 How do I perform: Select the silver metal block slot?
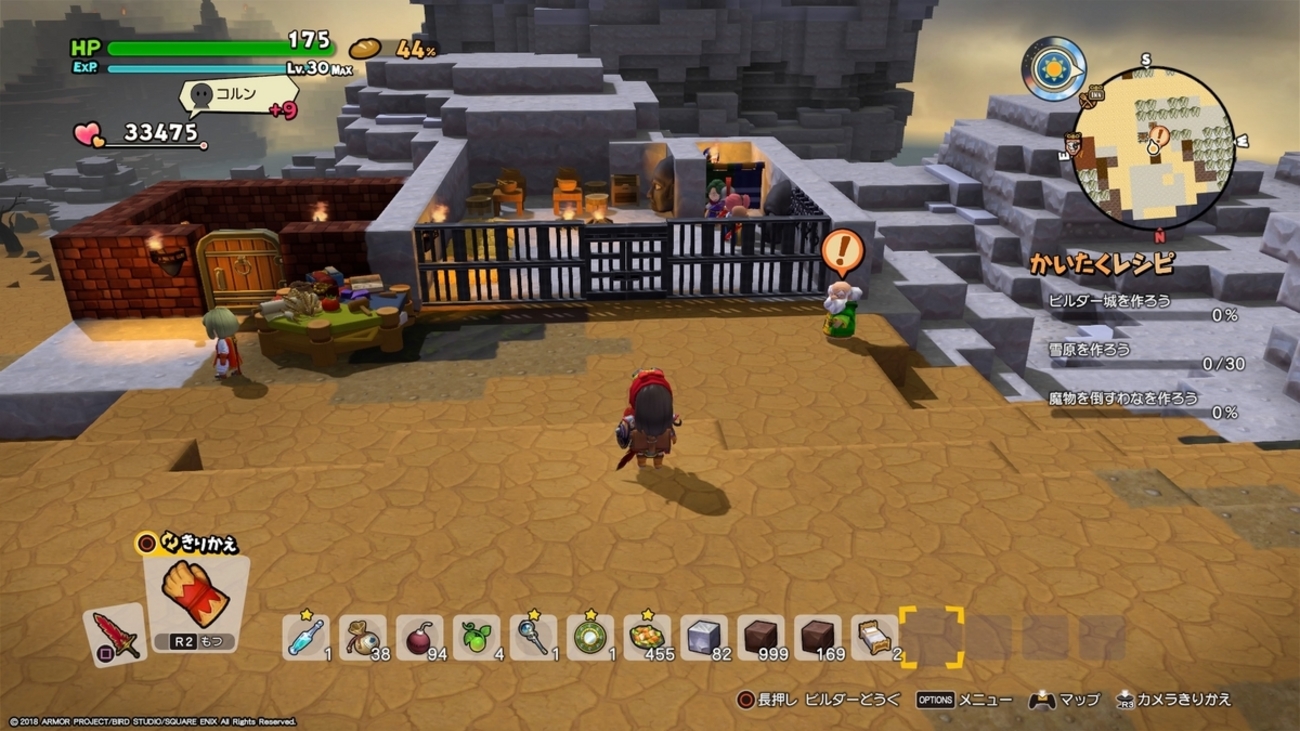pyautogui.click(x=704, y=637)
